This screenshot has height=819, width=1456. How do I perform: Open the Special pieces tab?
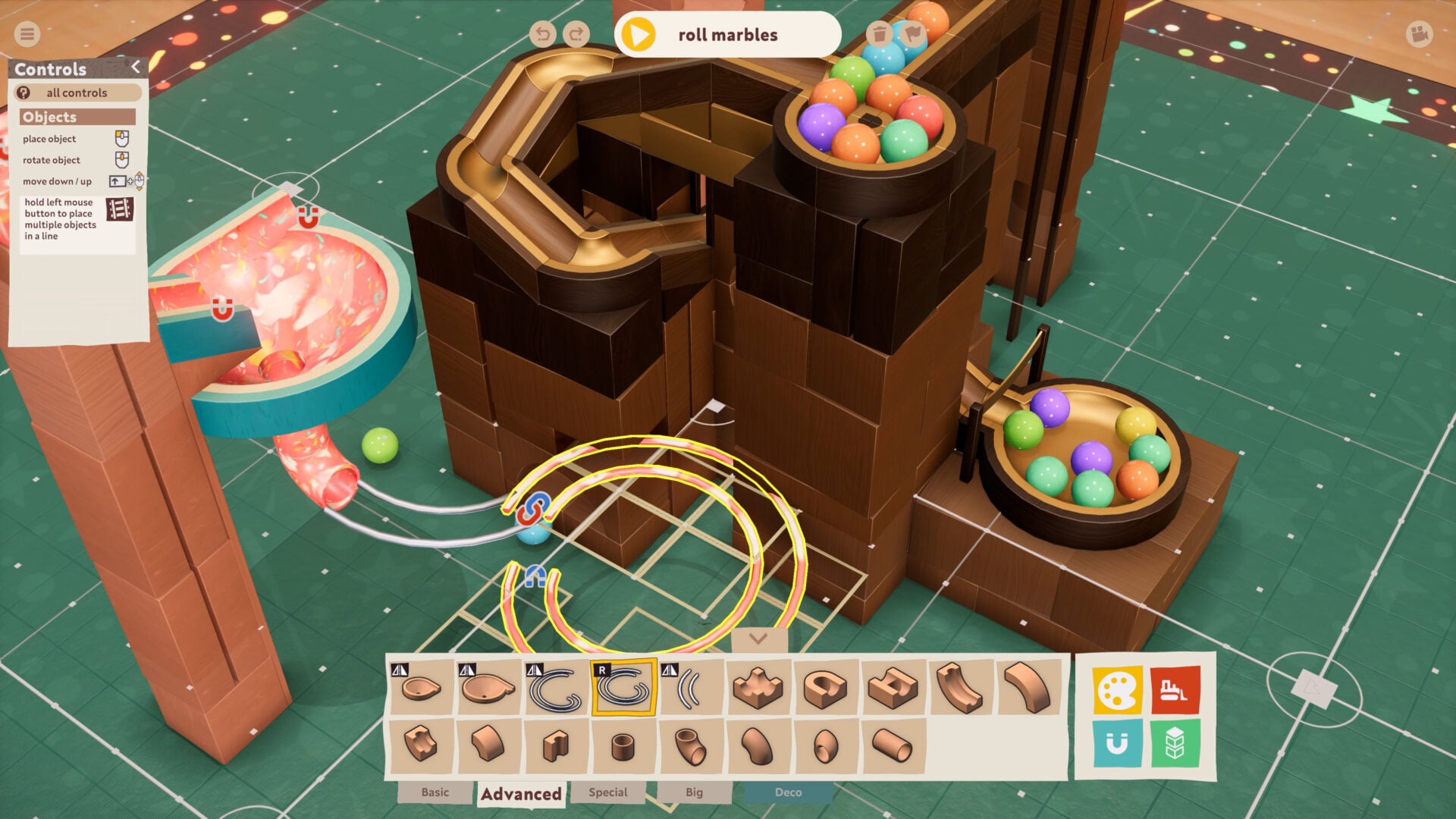[607, 792]
